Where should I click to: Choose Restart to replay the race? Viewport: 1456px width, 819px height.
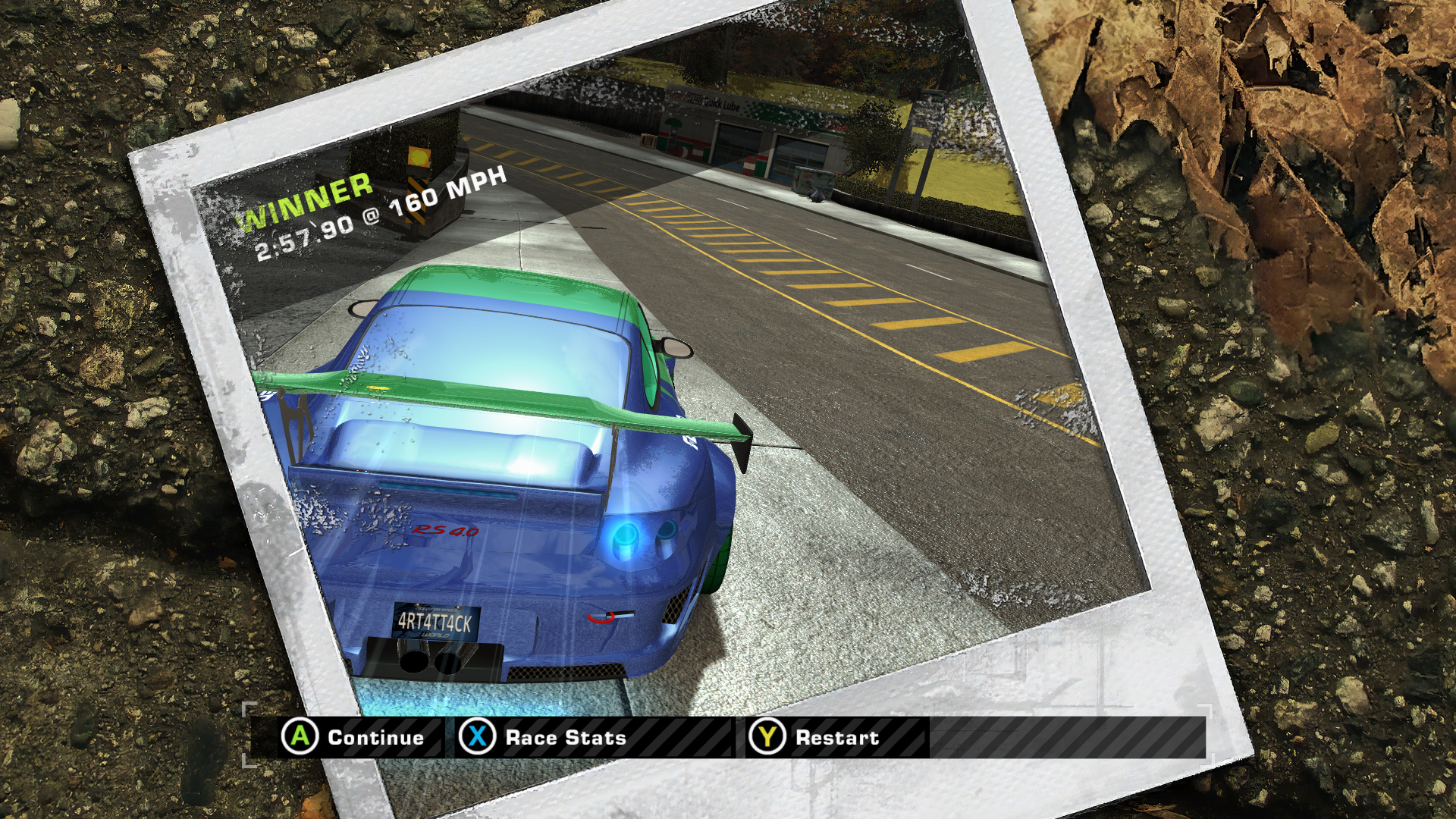pyautogui.click(x=816, y=737)
